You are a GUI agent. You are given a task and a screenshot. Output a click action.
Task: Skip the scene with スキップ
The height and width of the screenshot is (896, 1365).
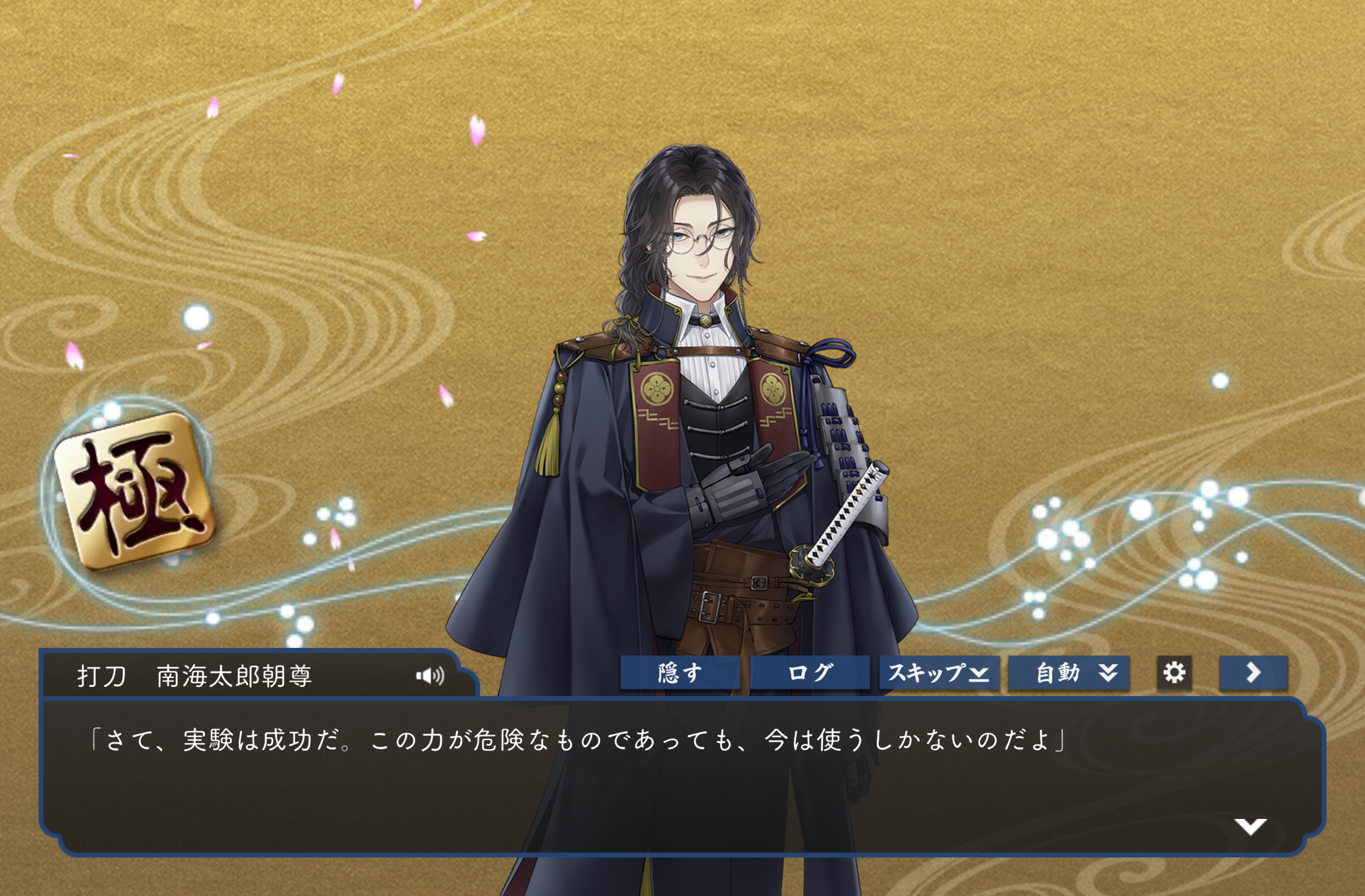point(939,673)
